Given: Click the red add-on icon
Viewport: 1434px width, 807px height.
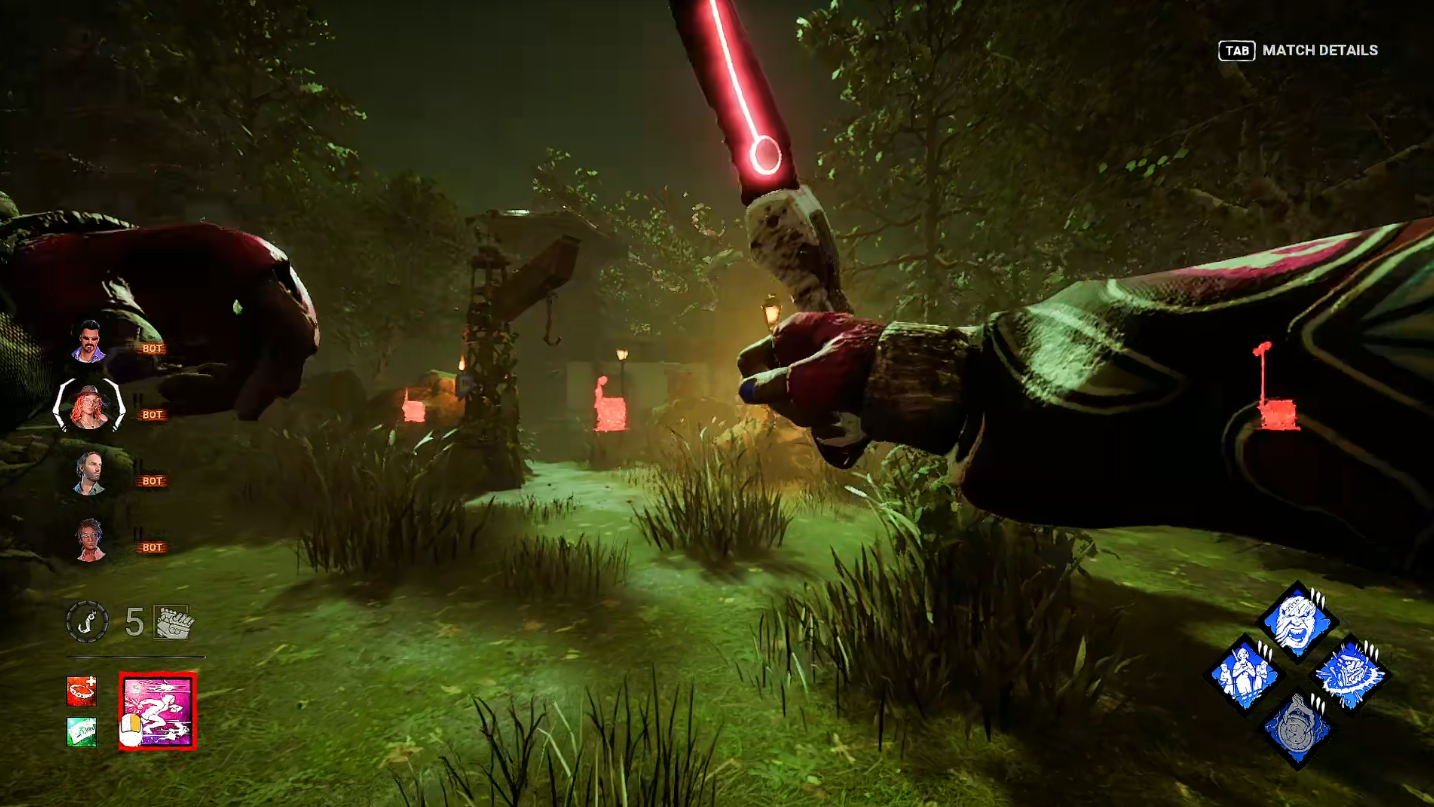Looking at the screenshot, I should [82, 690].
